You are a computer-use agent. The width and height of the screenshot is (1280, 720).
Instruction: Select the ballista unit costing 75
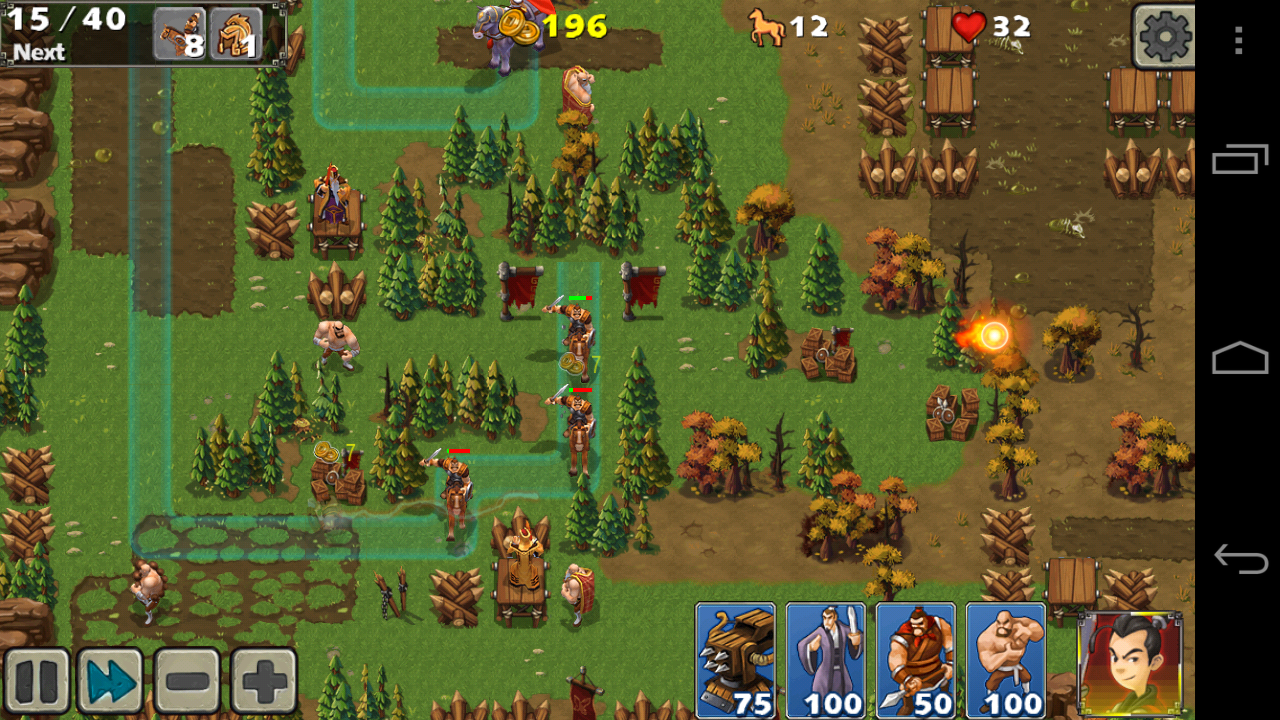pos(735,660)
